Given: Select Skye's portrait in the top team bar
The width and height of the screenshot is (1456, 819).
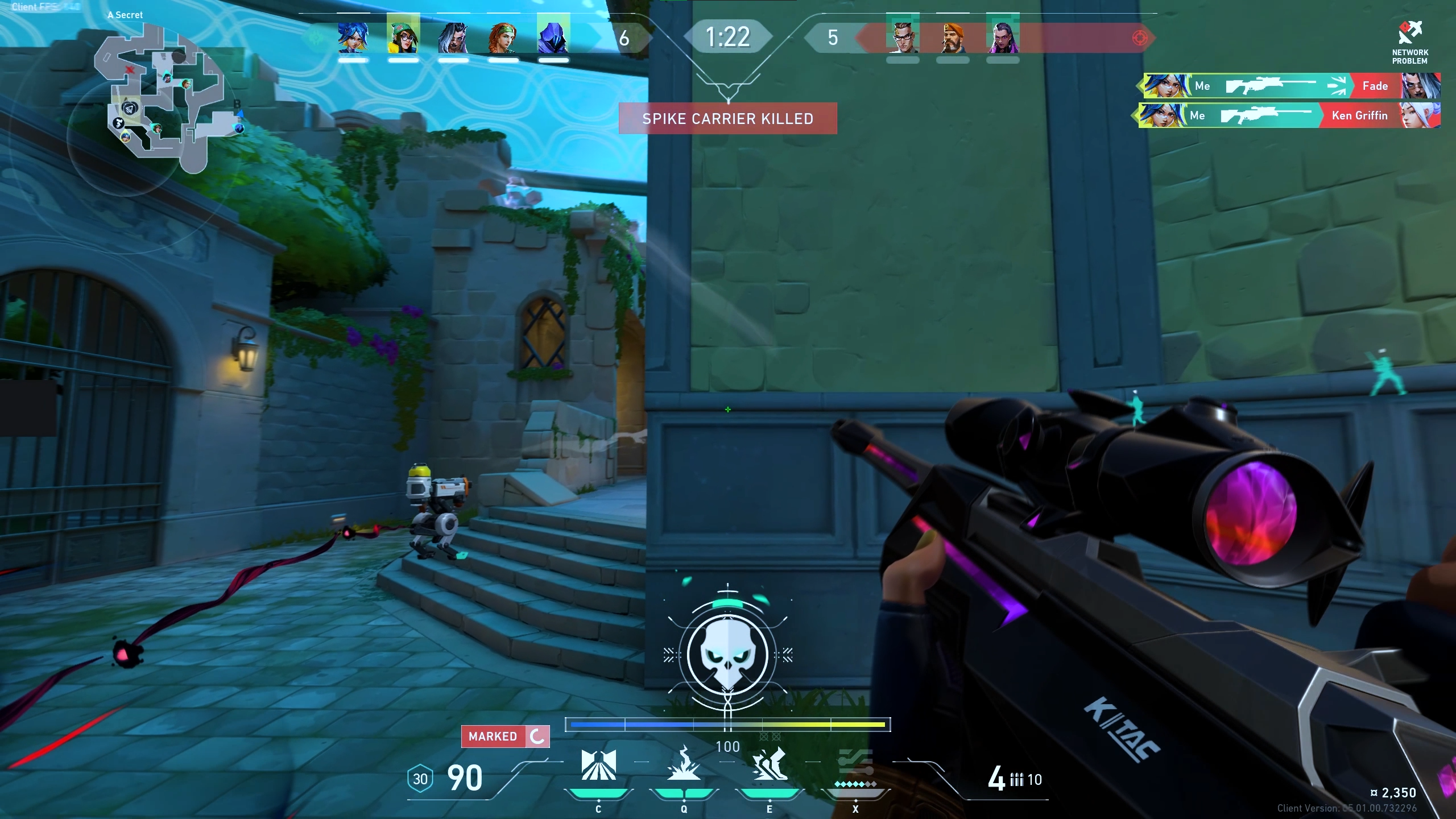Looking at the screenshot, I should coord(503,38).
